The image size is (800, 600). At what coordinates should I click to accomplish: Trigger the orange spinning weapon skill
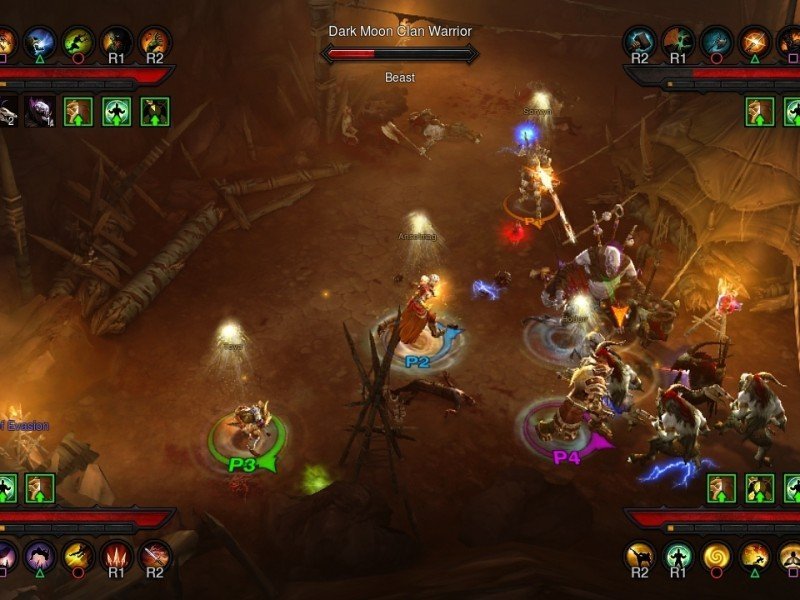[x=755, y=42]
